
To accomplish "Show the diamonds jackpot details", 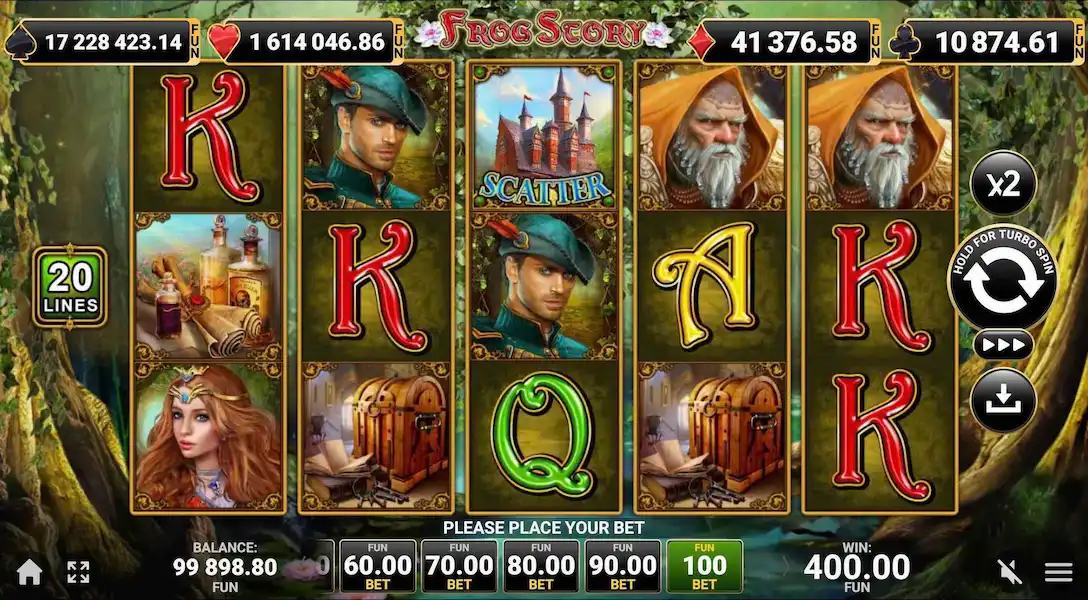I will (x=784, y=43).
